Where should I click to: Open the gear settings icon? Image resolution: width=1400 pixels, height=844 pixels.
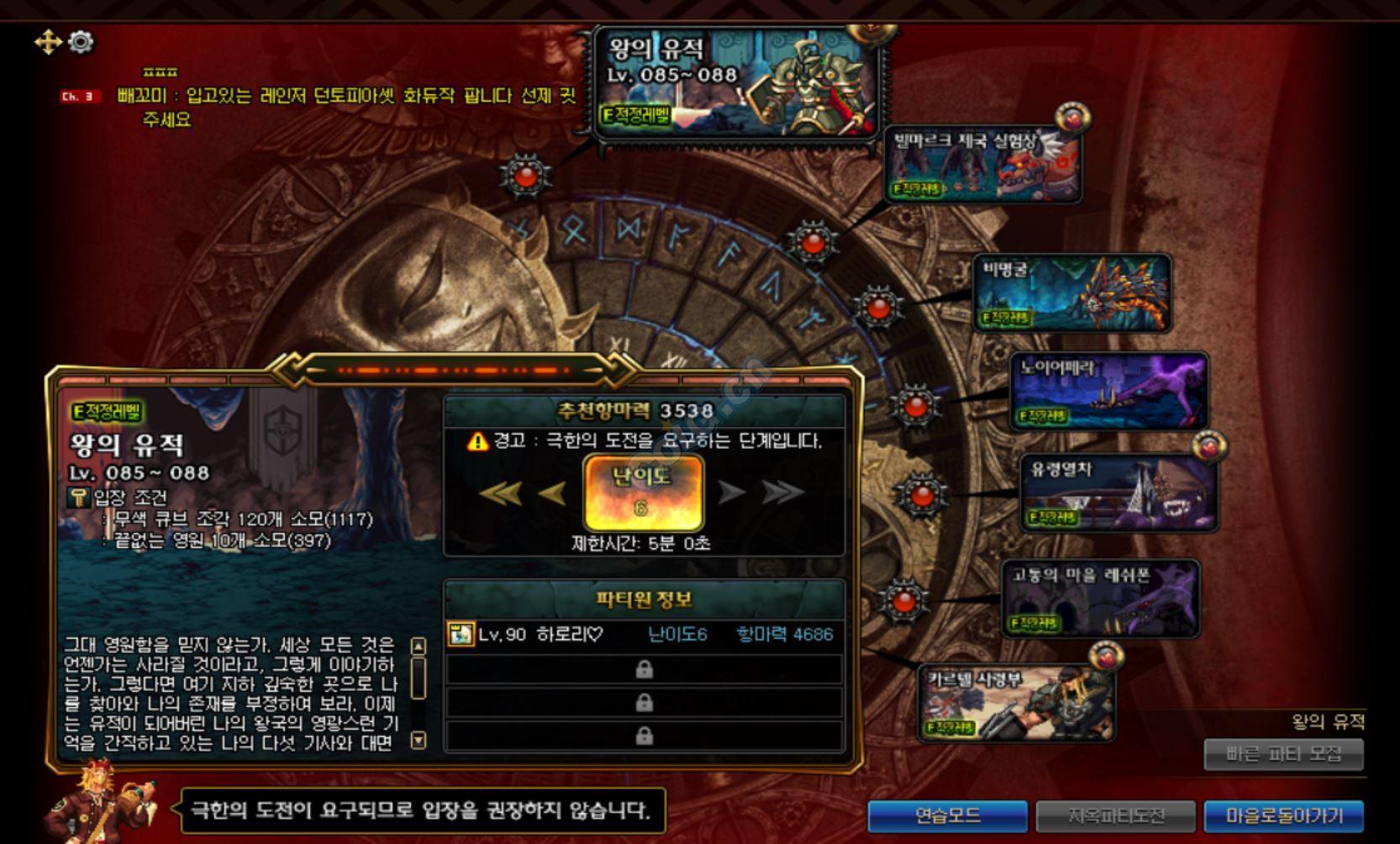[81, 42]
